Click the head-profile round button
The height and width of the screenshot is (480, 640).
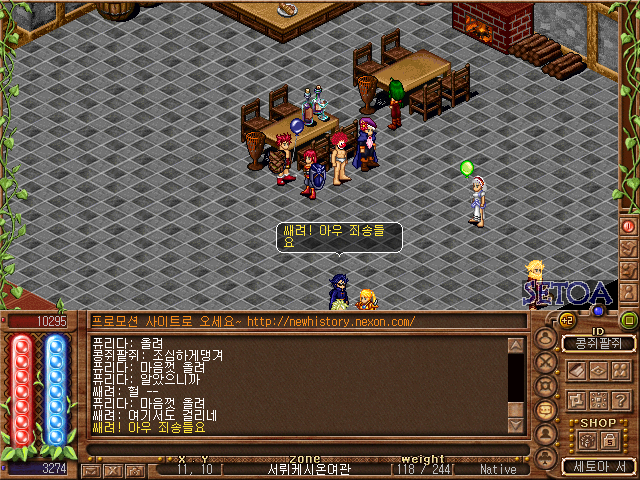click(x=545, y=339)
